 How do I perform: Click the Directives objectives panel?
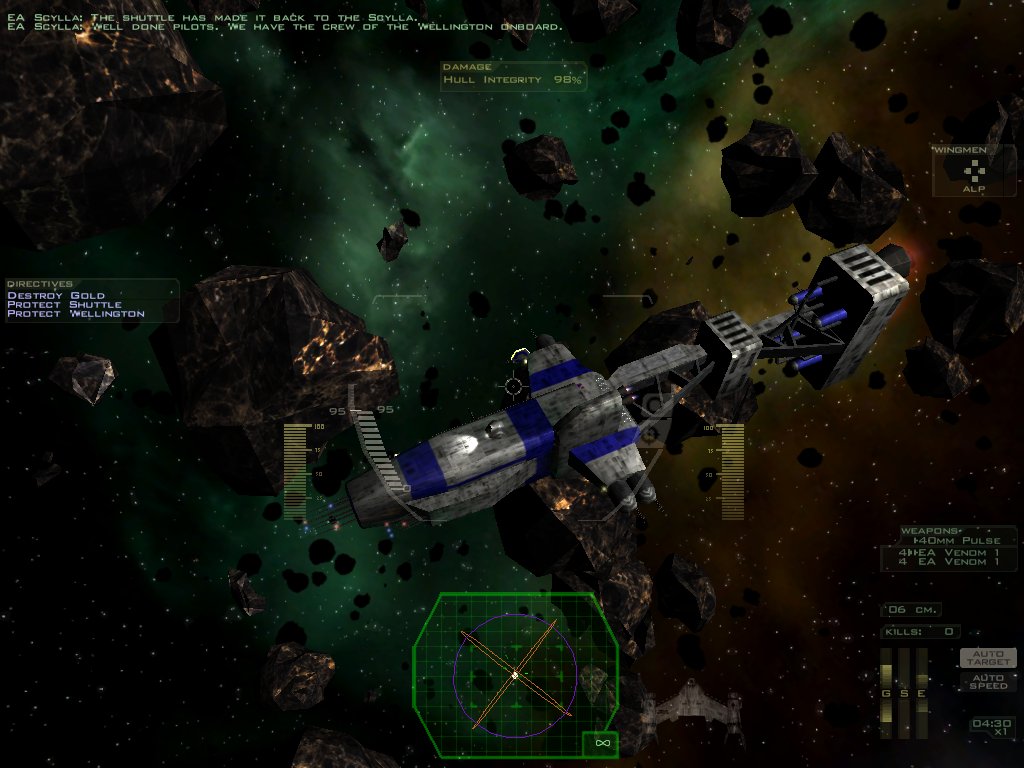pos(92,300)
